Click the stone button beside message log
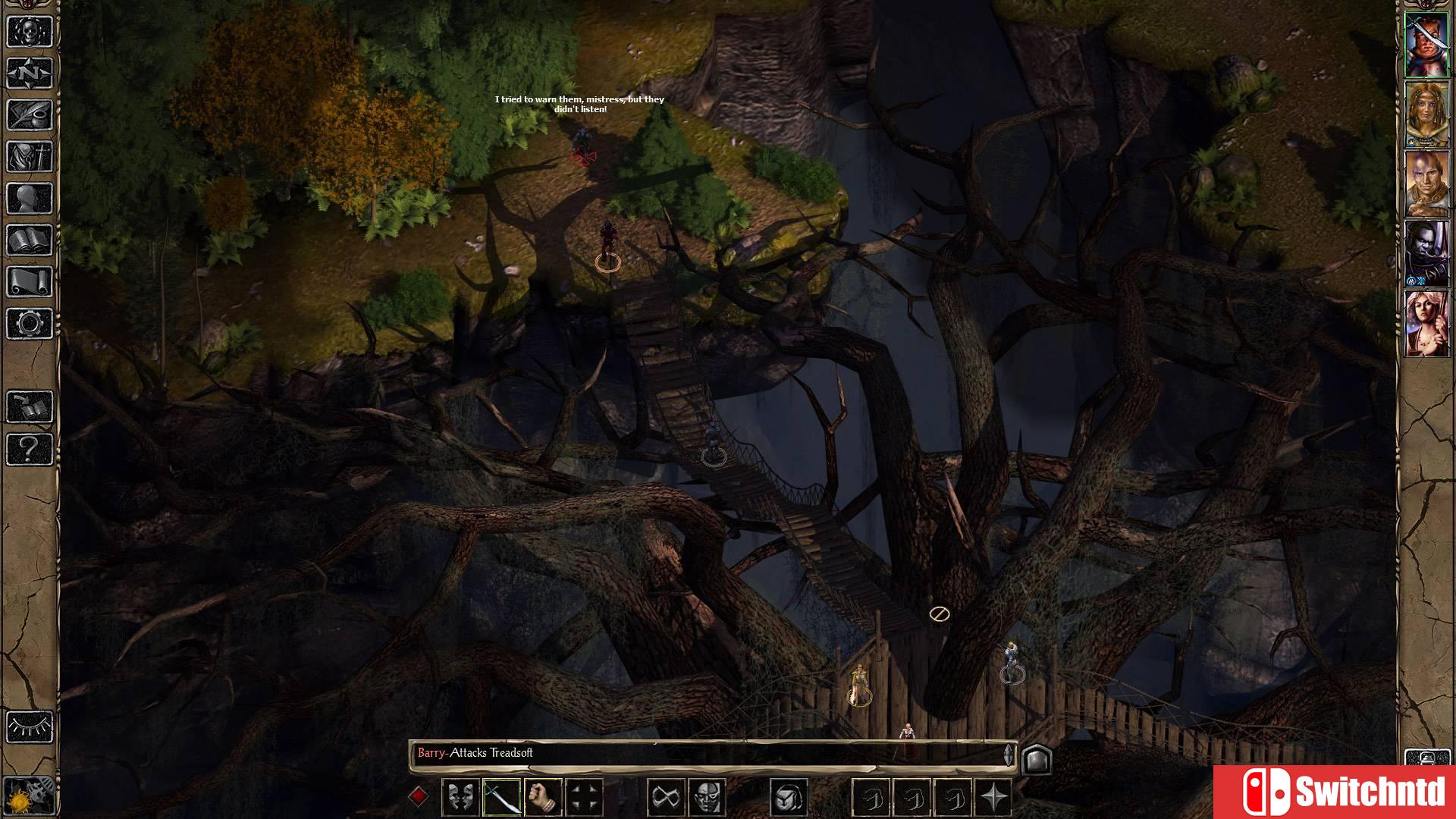The width and height of the screenshot is (1456, 819). point(1037,759)
